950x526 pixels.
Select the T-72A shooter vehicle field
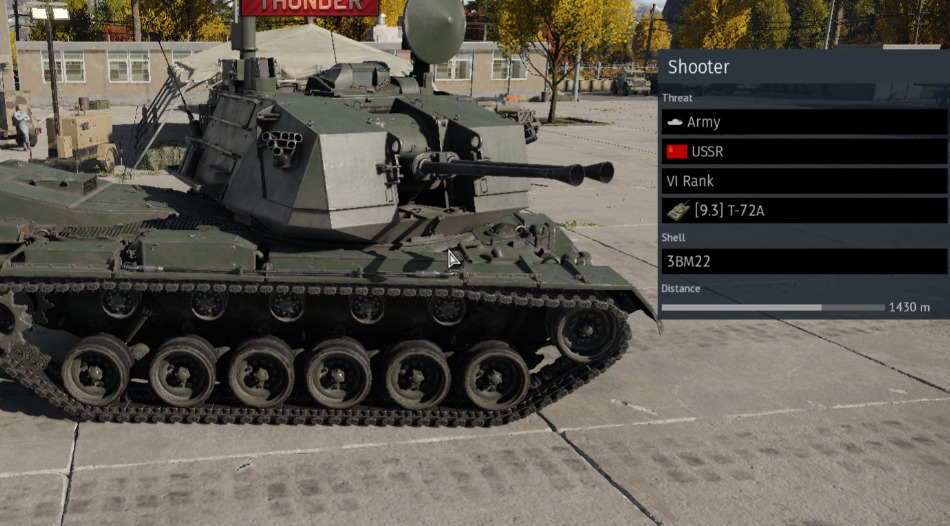[804, 211]
